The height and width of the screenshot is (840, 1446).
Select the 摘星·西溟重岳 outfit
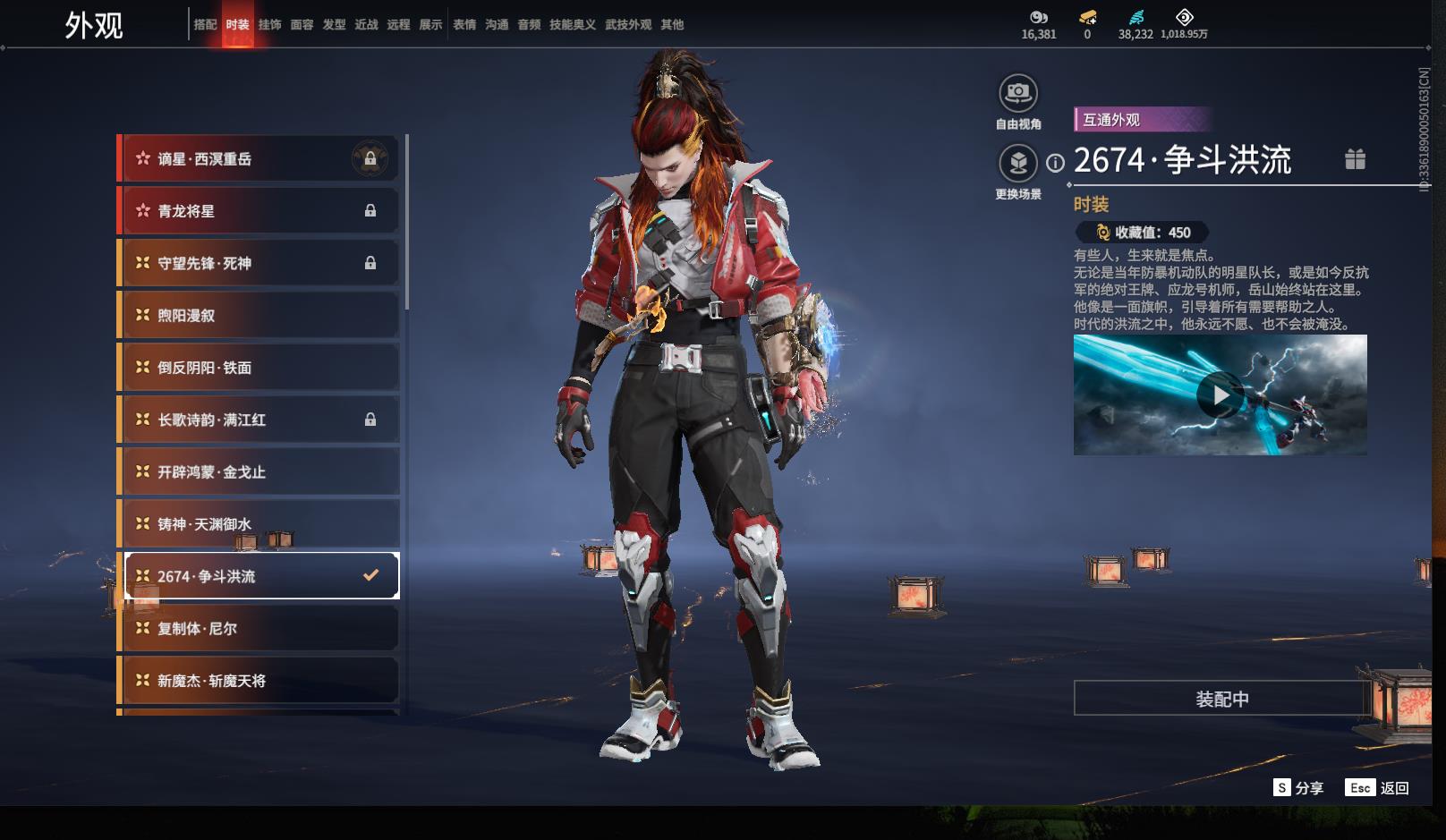(x=259, y=159)
